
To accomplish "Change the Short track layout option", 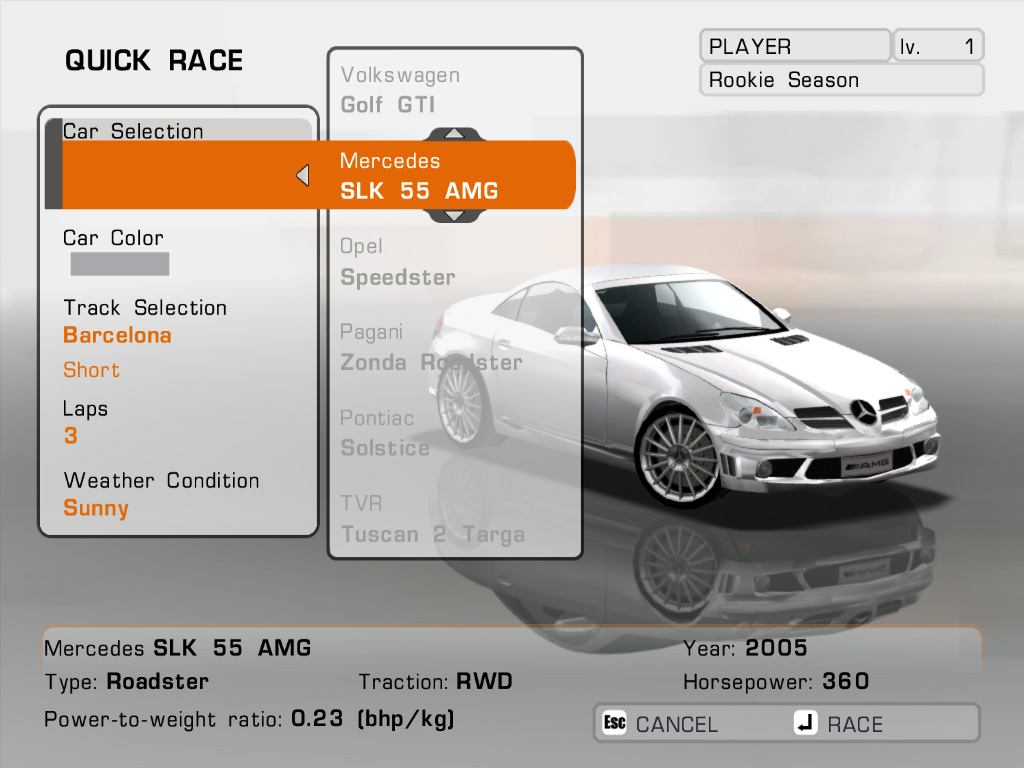I will coord(91,370).
